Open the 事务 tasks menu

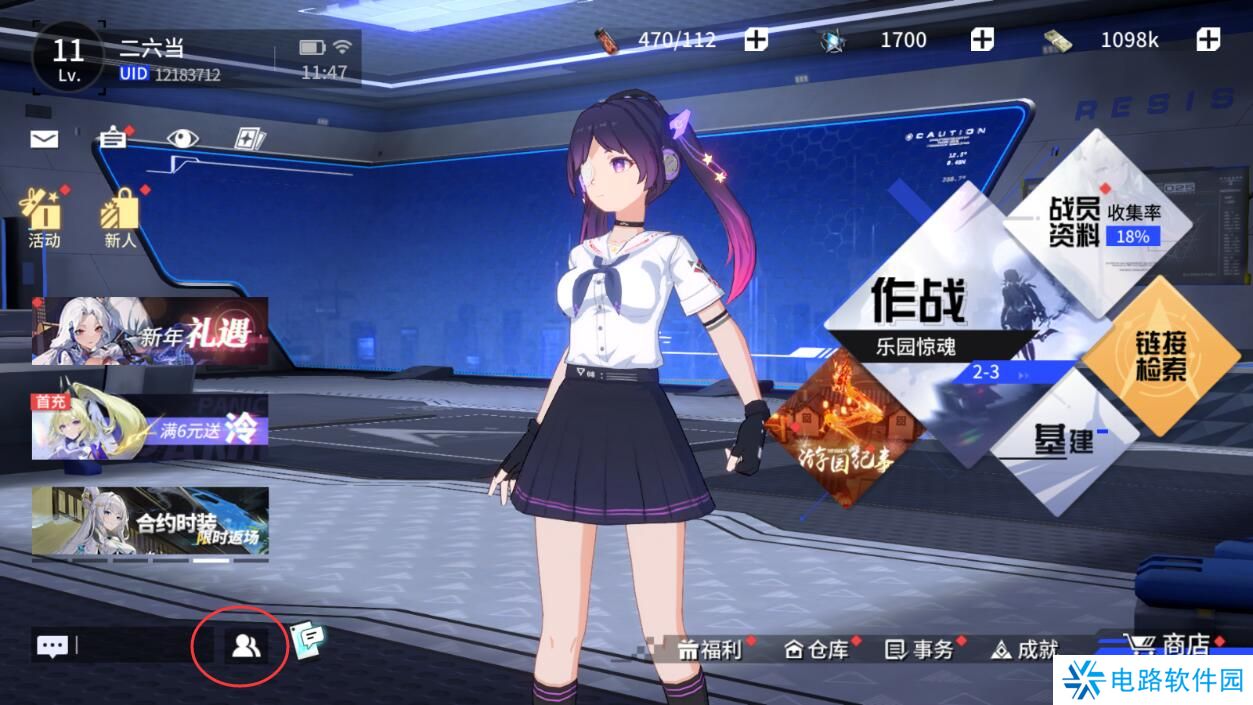click(920, 649)
